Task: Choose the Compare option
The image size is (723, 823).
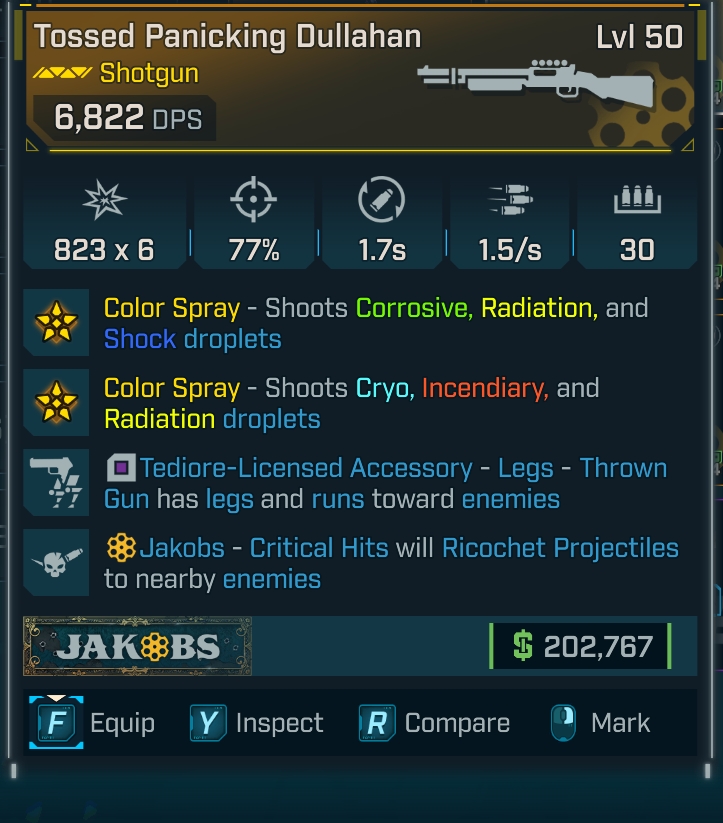Action: (x=435, y=723)
